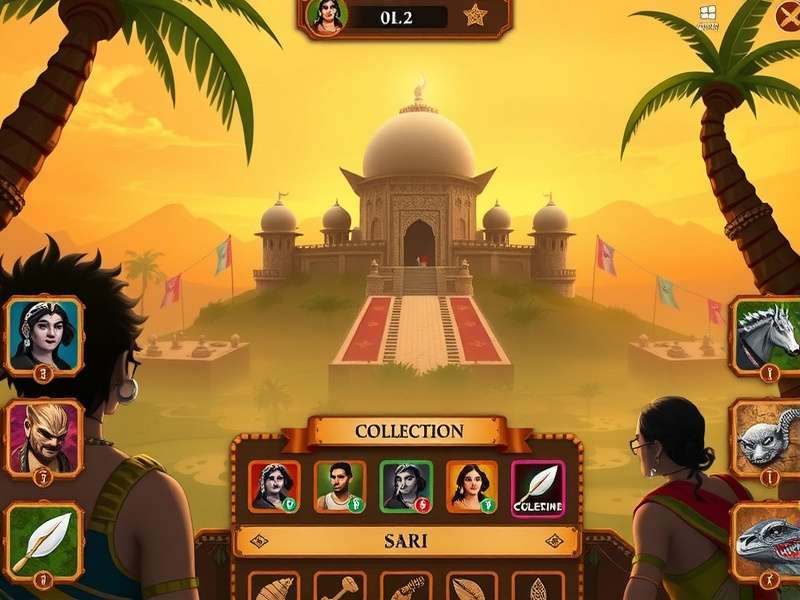Open the small grid icon near the top-right
Screen dimensions: 800x600
tap(707, 14)
